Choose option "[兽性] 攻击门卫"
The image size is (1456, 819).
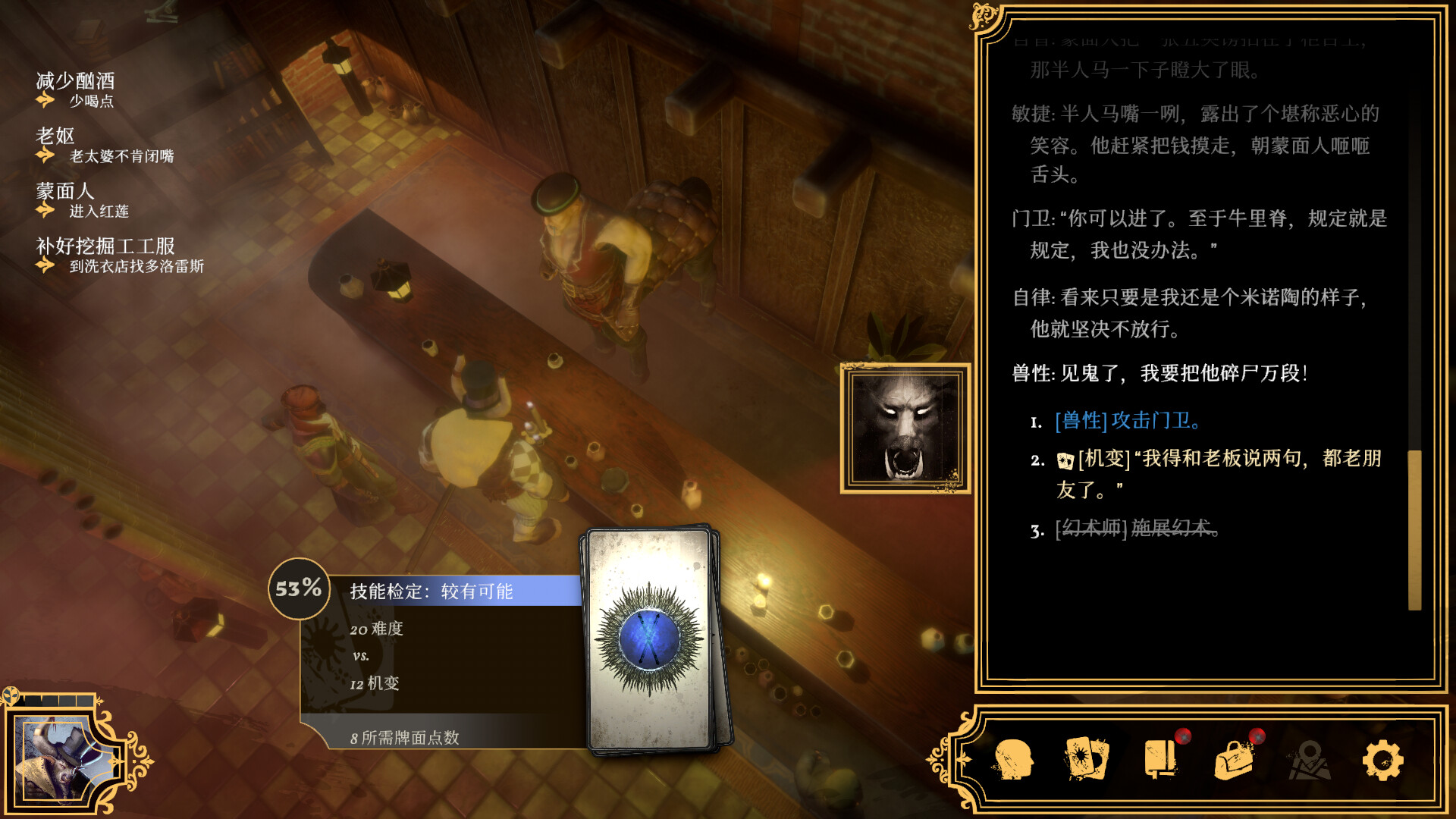1128,423
